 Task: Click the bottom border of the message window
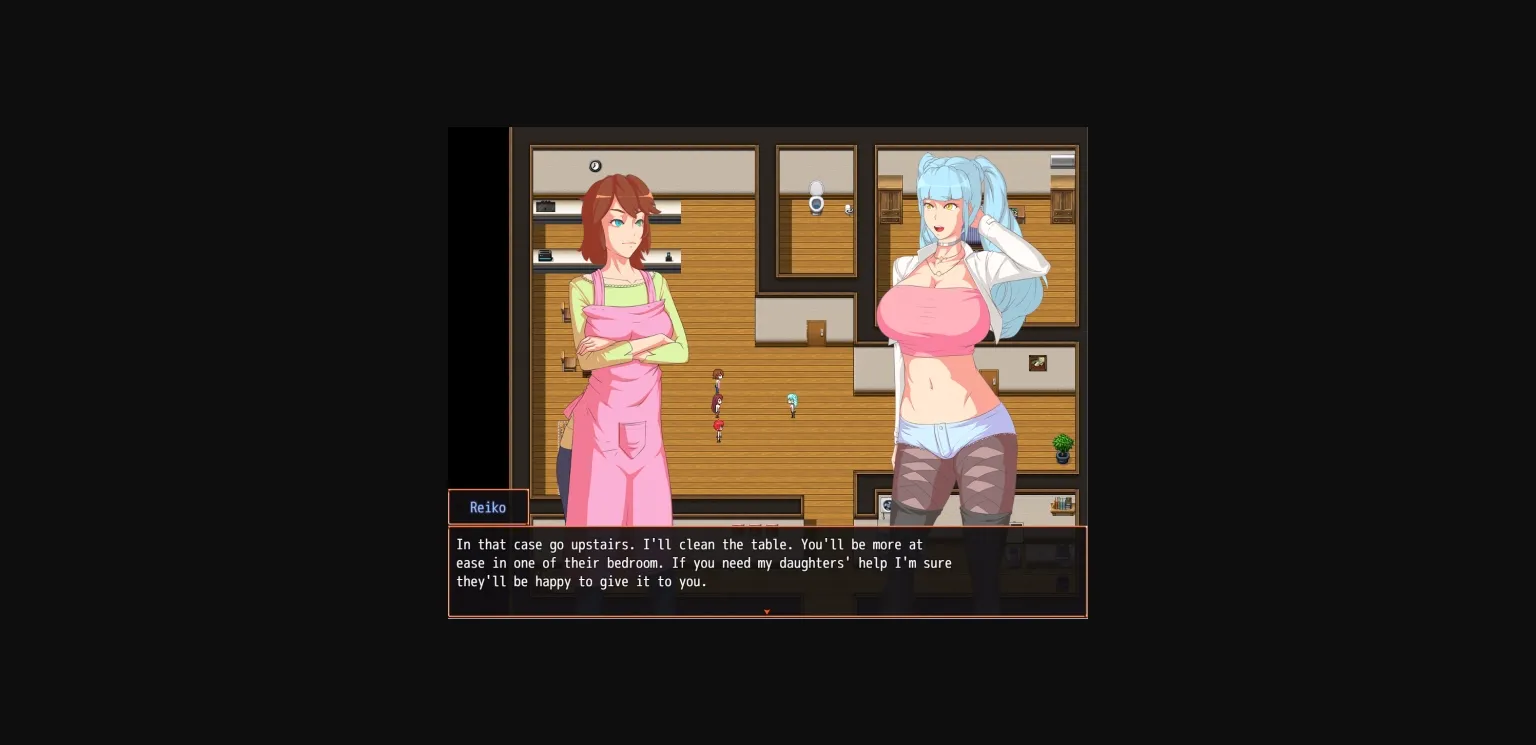(767, 619)
